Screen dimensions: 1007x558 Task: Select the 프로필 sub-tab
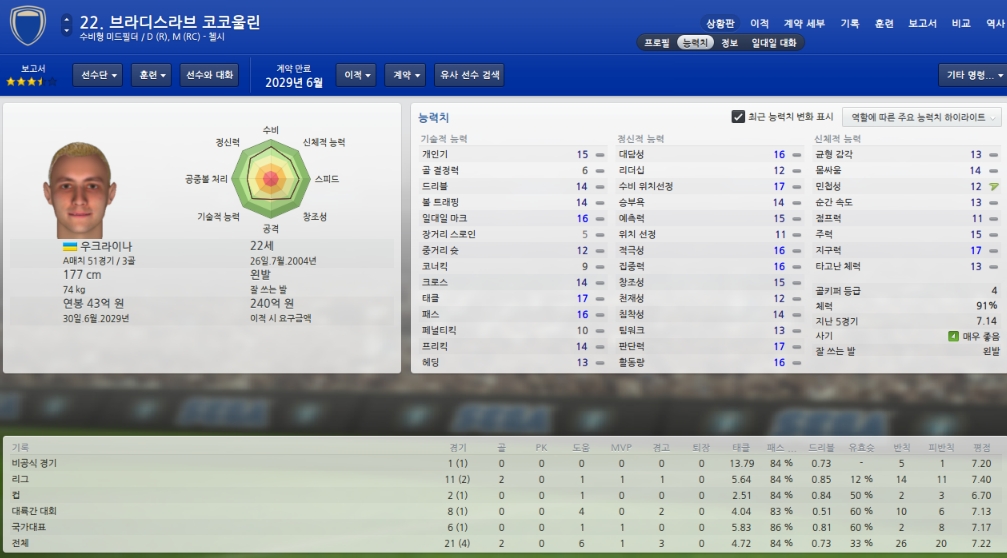pyautogui.click(x=657, y=43)
